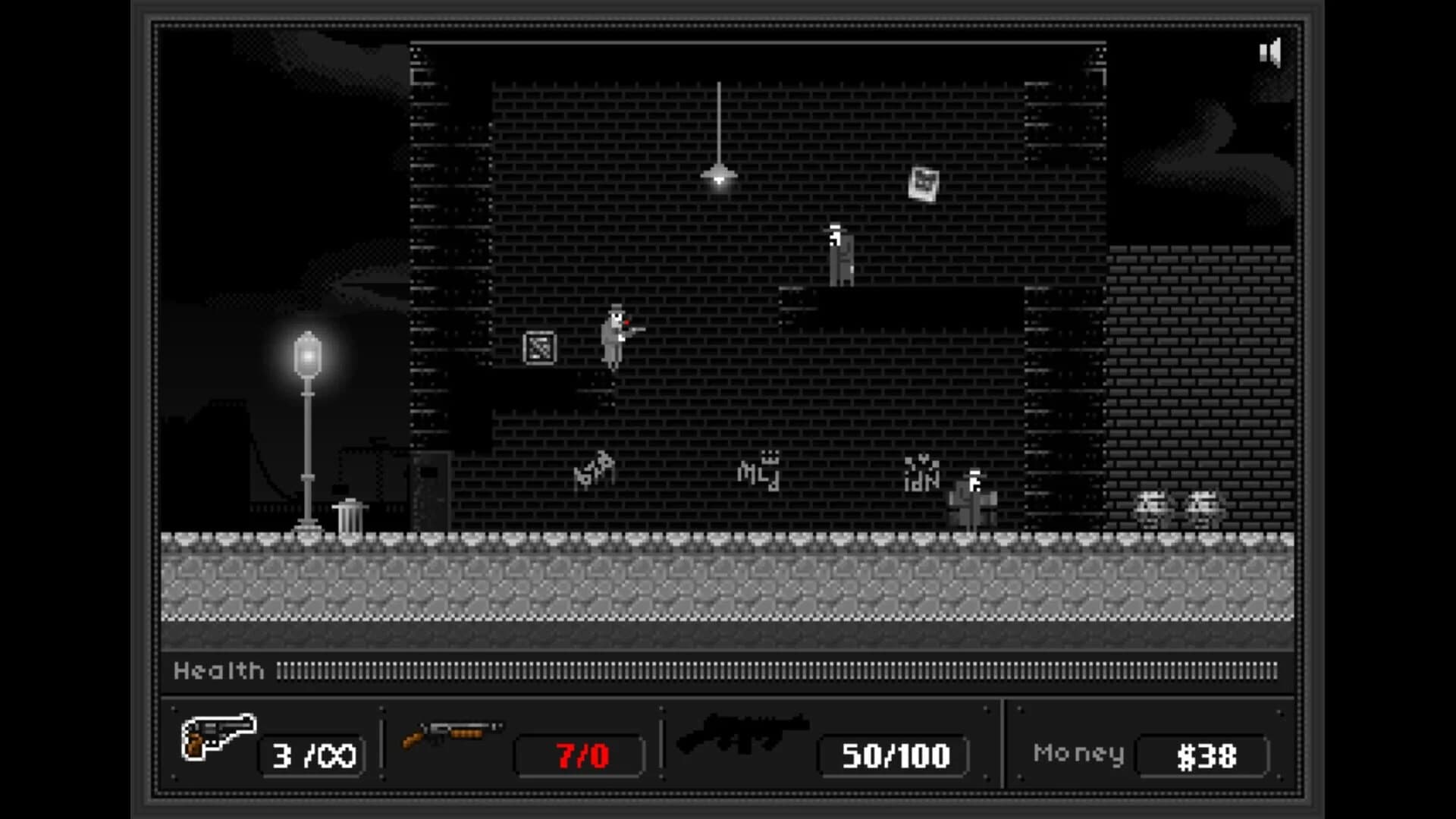
Task: Expand the revolver ammo counter showing 3/∞
Action: 311,755
